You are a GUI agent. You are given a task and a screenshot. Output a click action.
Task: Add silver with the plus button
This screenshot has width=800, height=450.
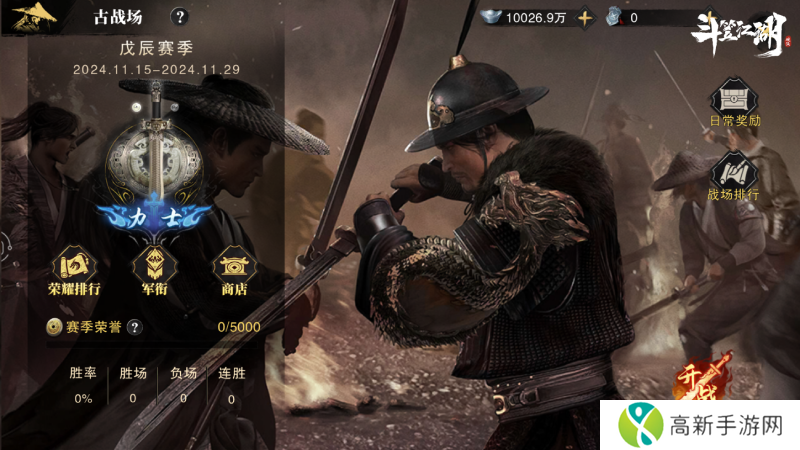(x=585, y=18)
